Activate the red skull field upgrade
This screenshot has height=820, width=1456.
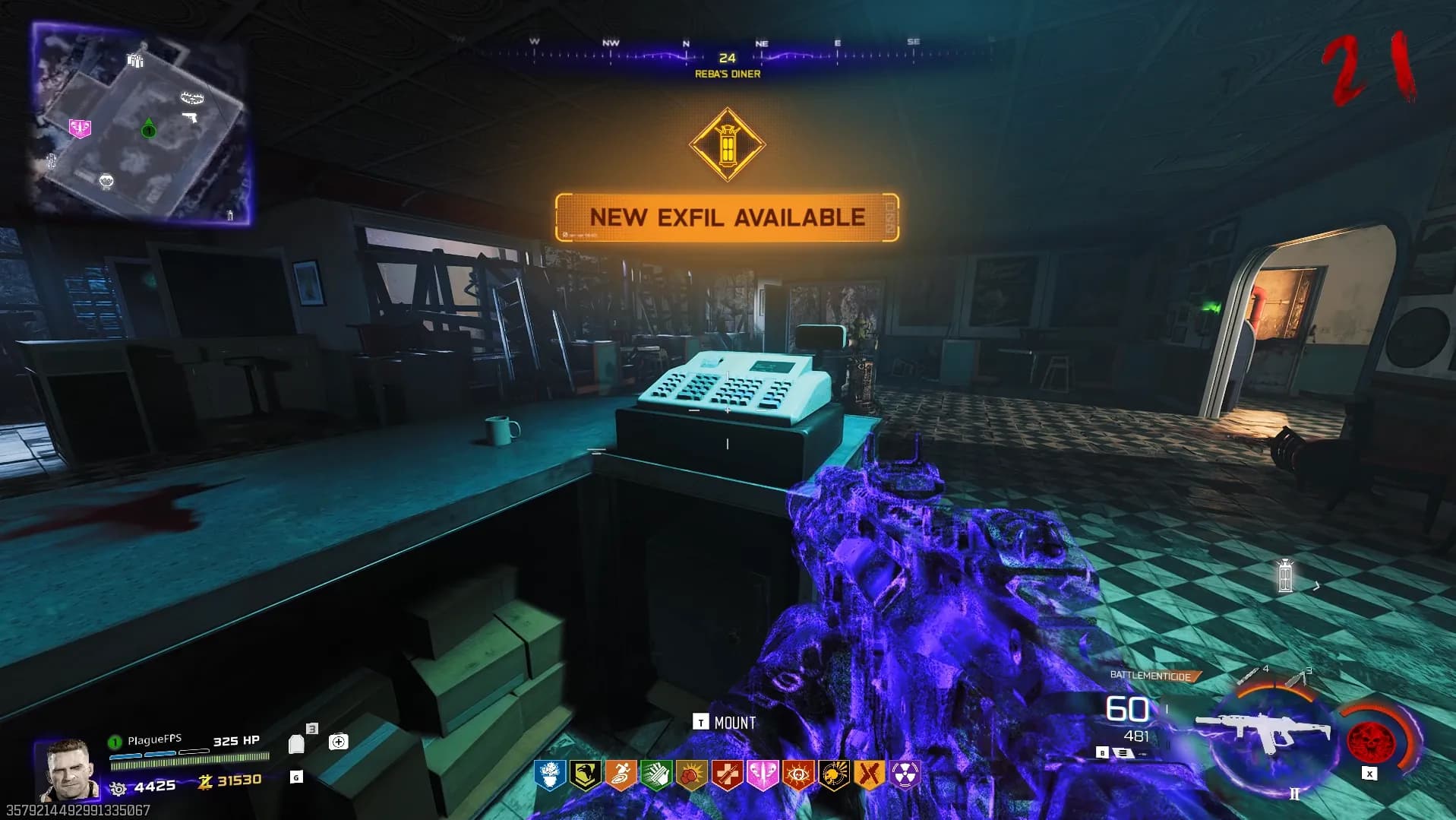[x=1369, y=739]
